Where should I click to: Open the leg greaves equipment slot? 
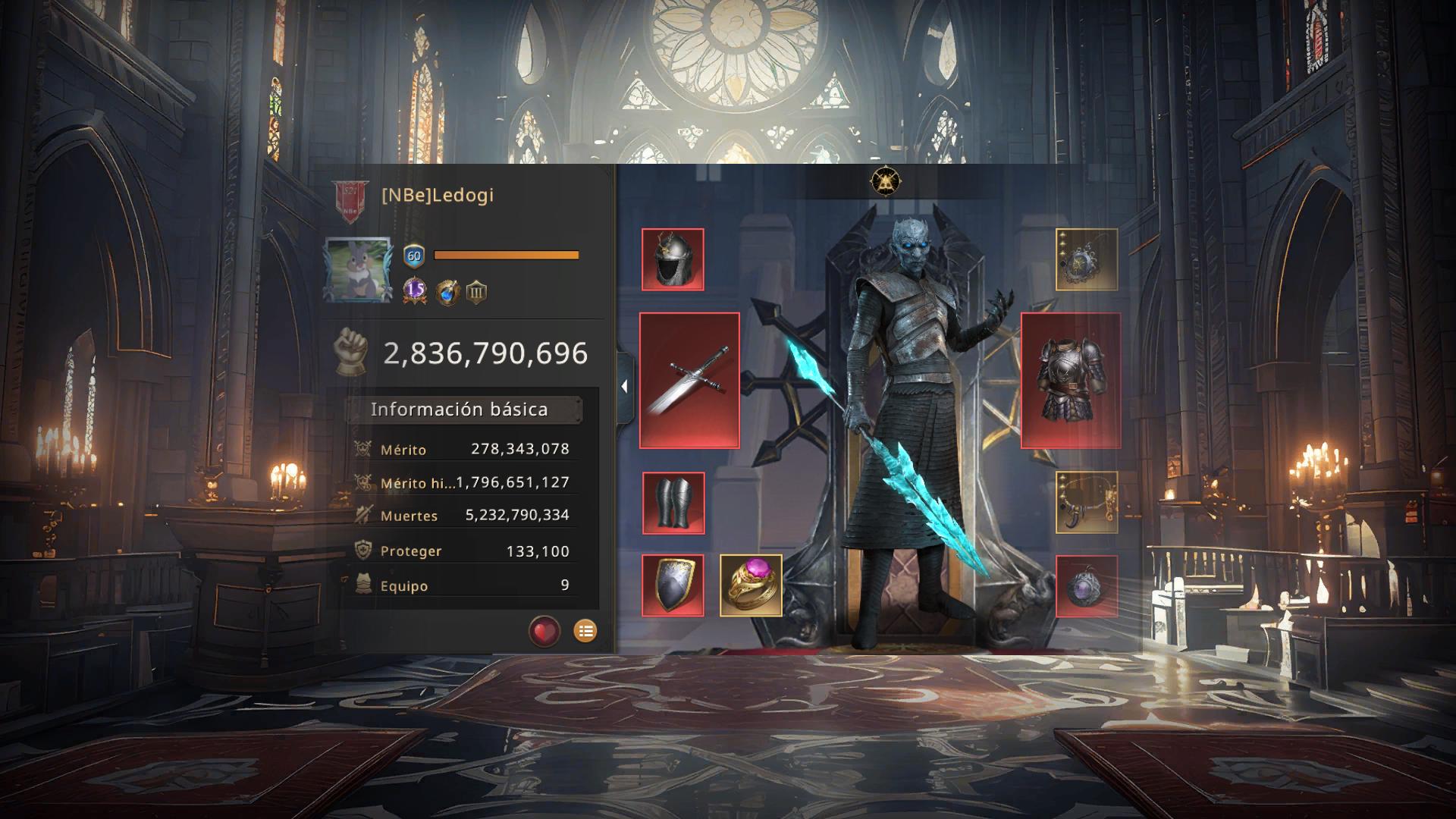pyautogui.click(x=673, y=503)
